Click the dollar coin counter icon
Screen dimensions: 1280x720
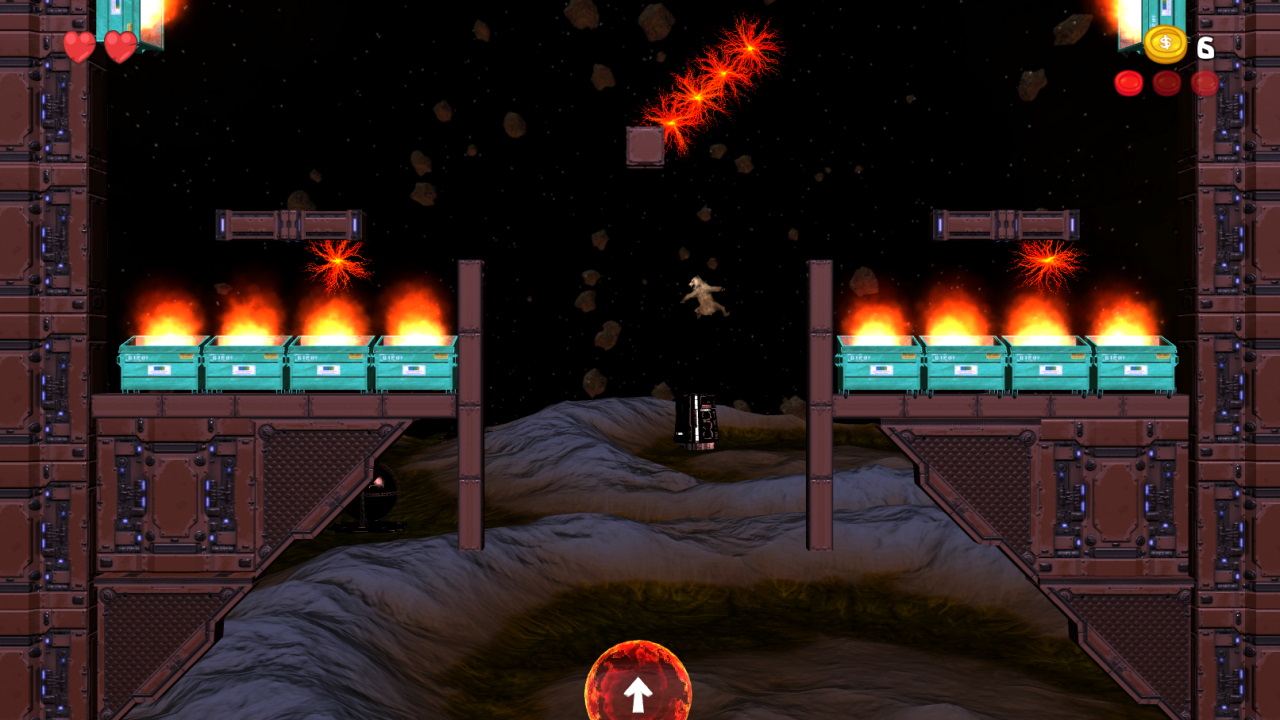click(x=1166, y=43)
